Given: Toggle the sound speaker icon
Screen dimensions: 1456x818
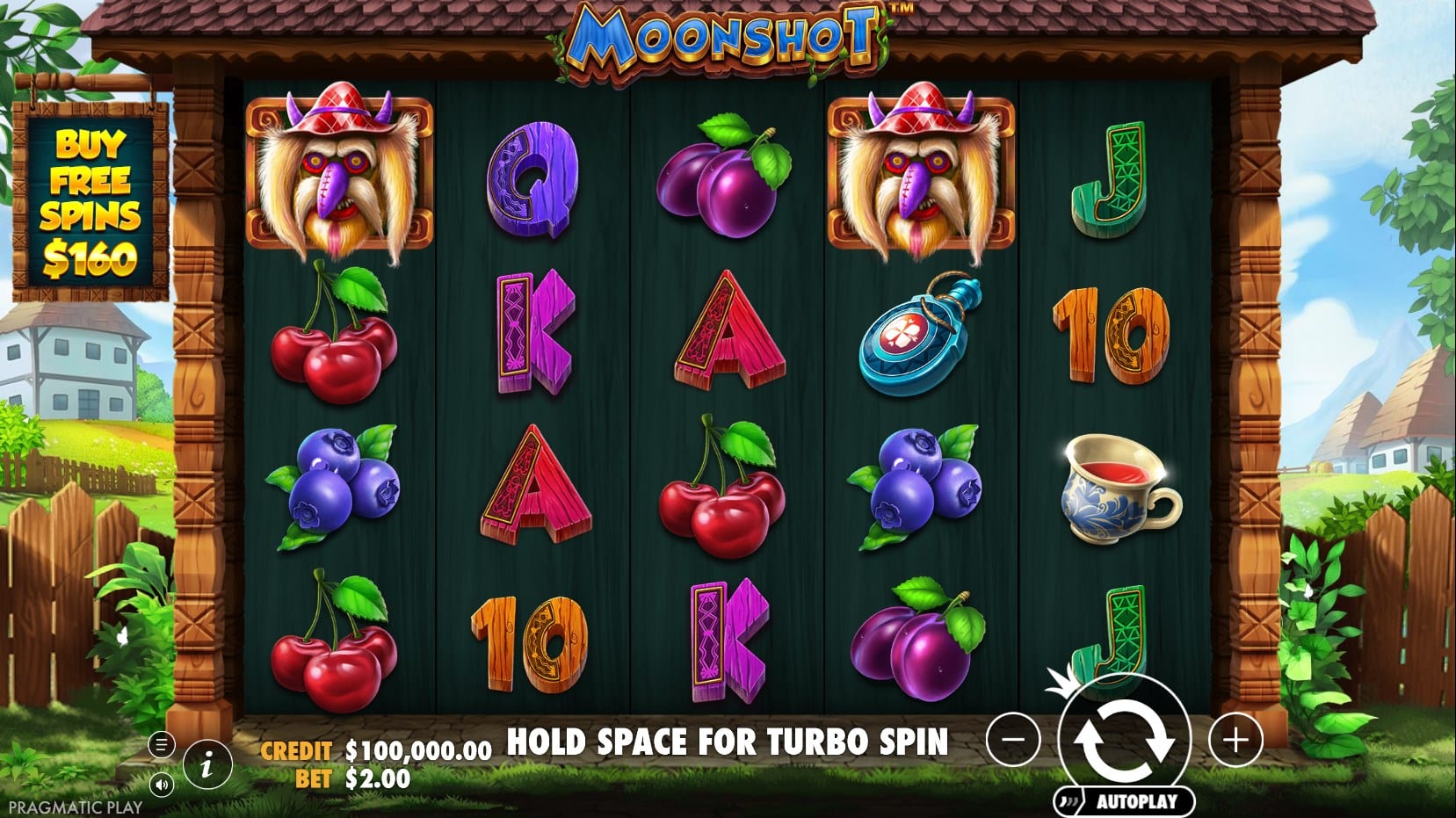Looking at the screenshot, I should coord(161,784).
